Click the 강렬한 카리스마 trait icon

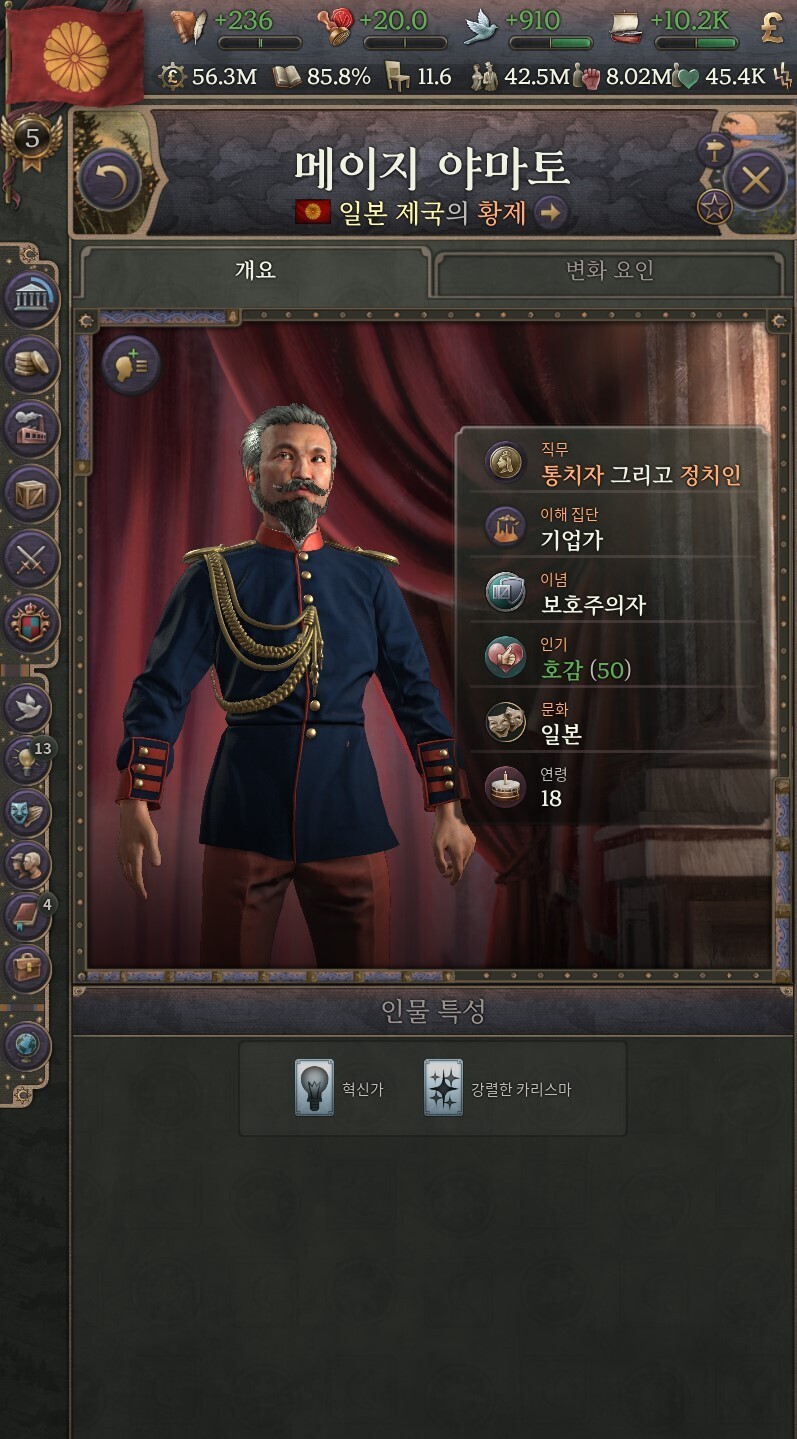[443, 1088]
